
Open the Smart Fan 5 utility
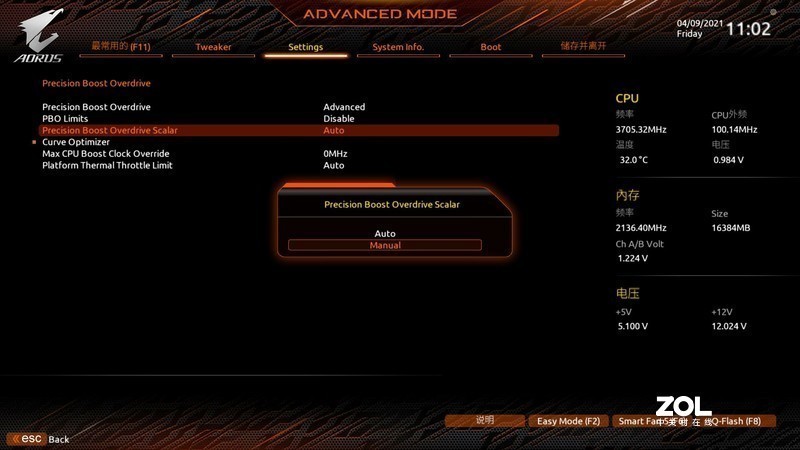645,421
